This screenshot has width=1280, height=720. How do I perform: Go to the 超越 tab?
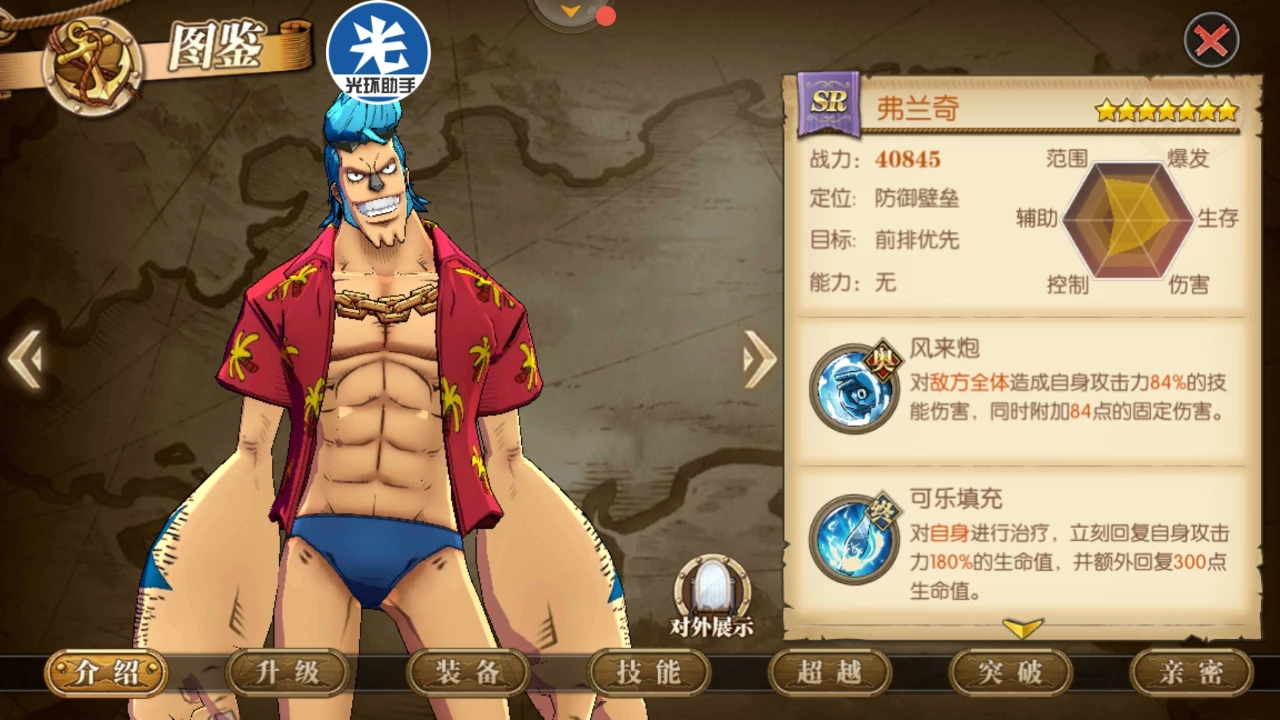[829, 673]
